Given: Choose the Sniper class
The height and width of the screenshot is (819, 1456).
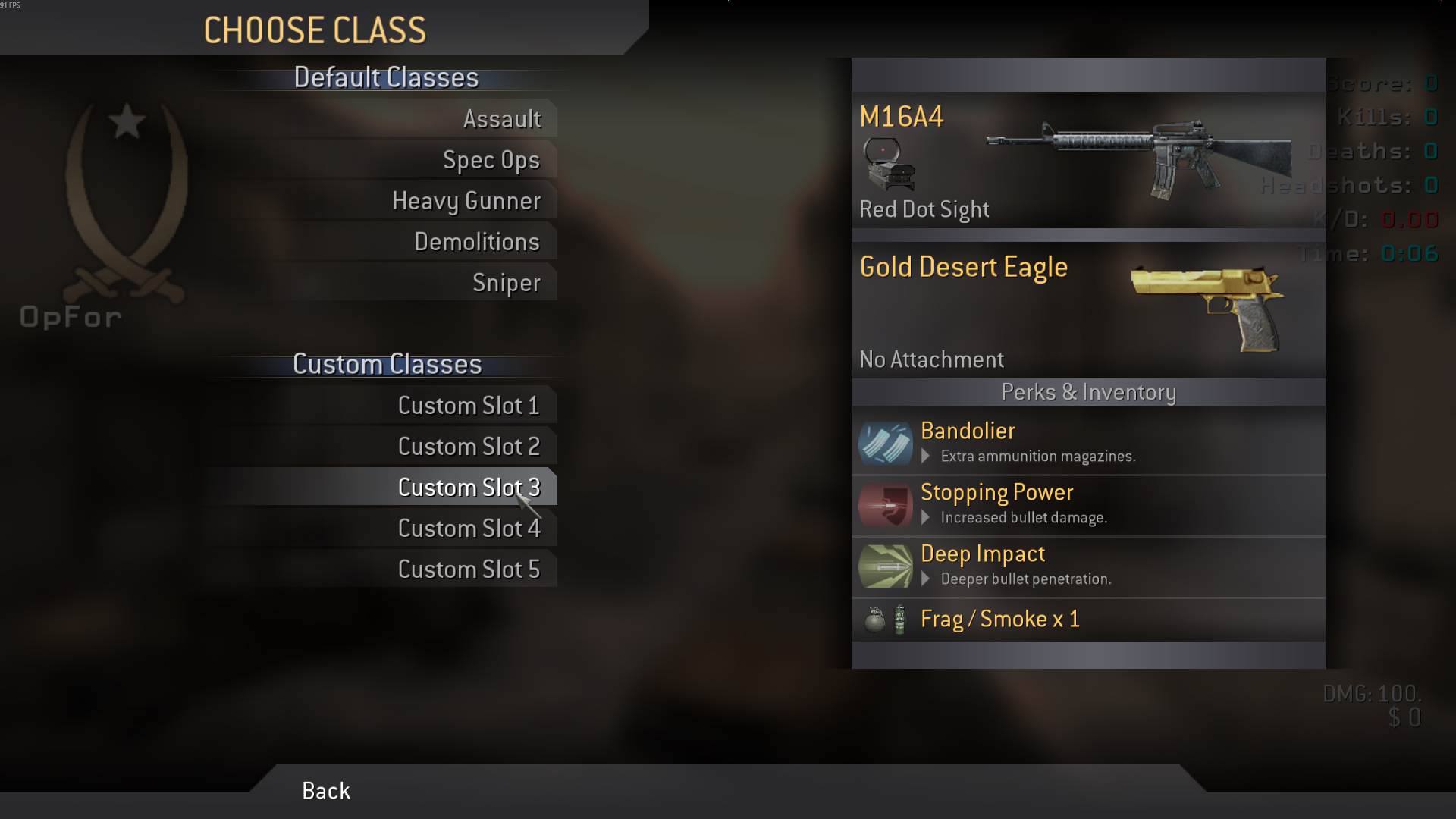Looking at the screenshot, I should 507,283.
